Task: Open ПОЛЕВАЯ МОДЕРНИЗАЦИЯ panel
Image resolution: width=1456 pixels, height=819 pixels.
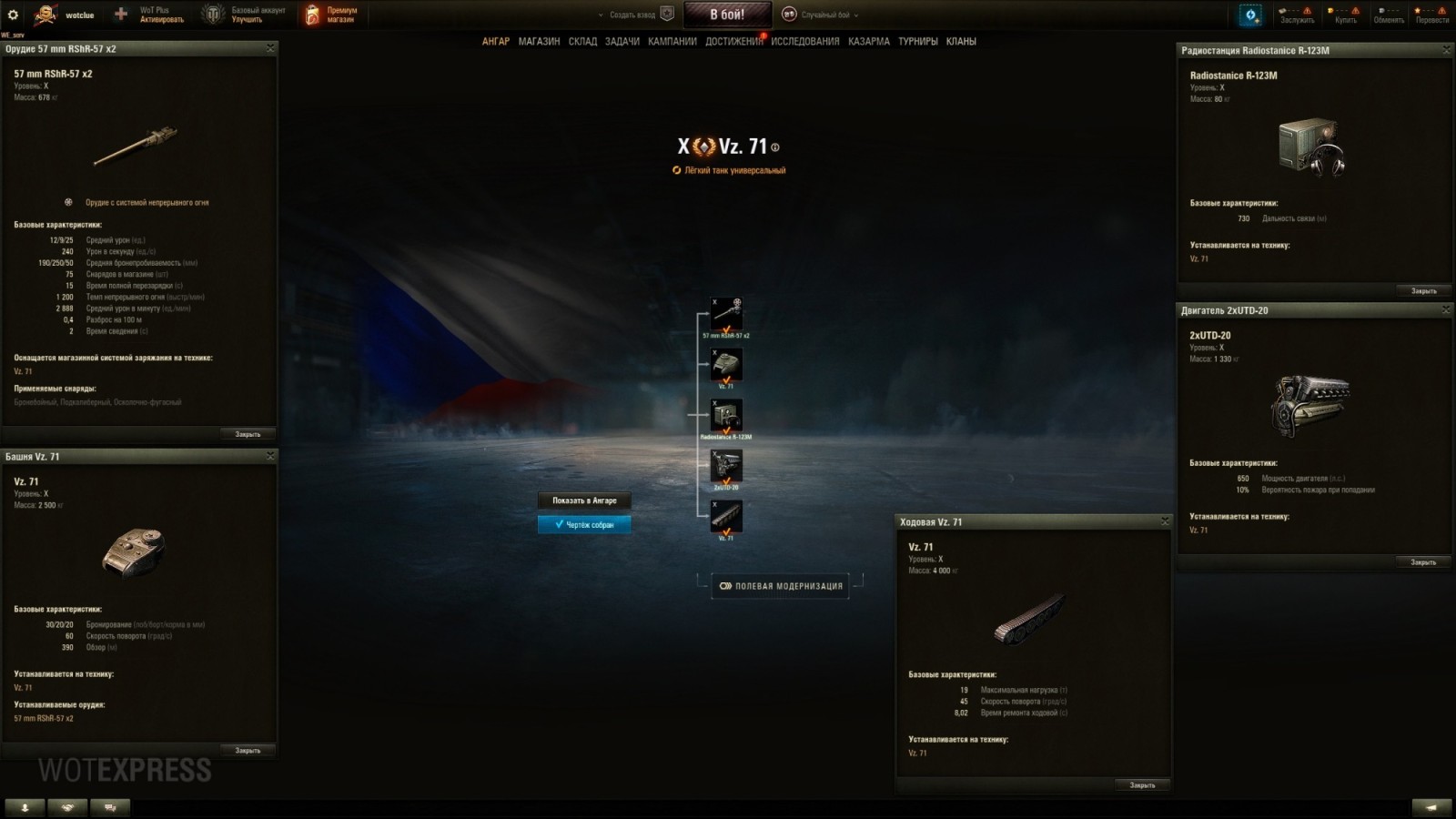Action: pos(781,586)
